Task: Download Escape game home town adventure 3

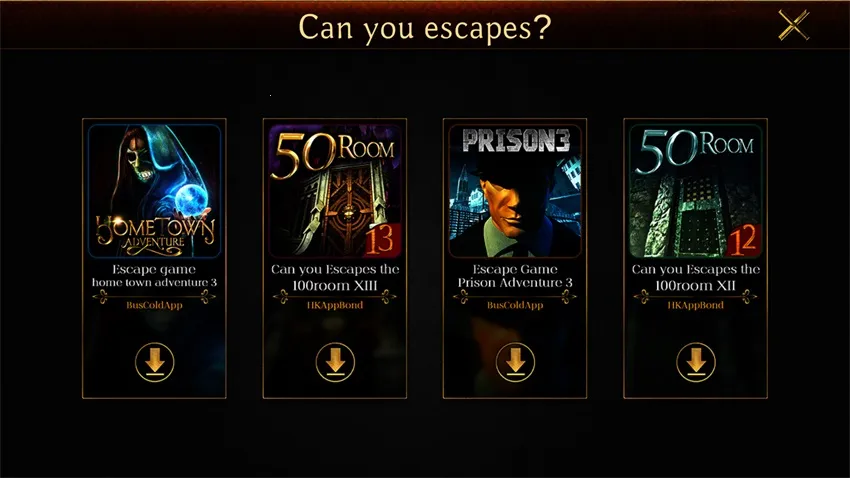Action: (x=155, y=361)
